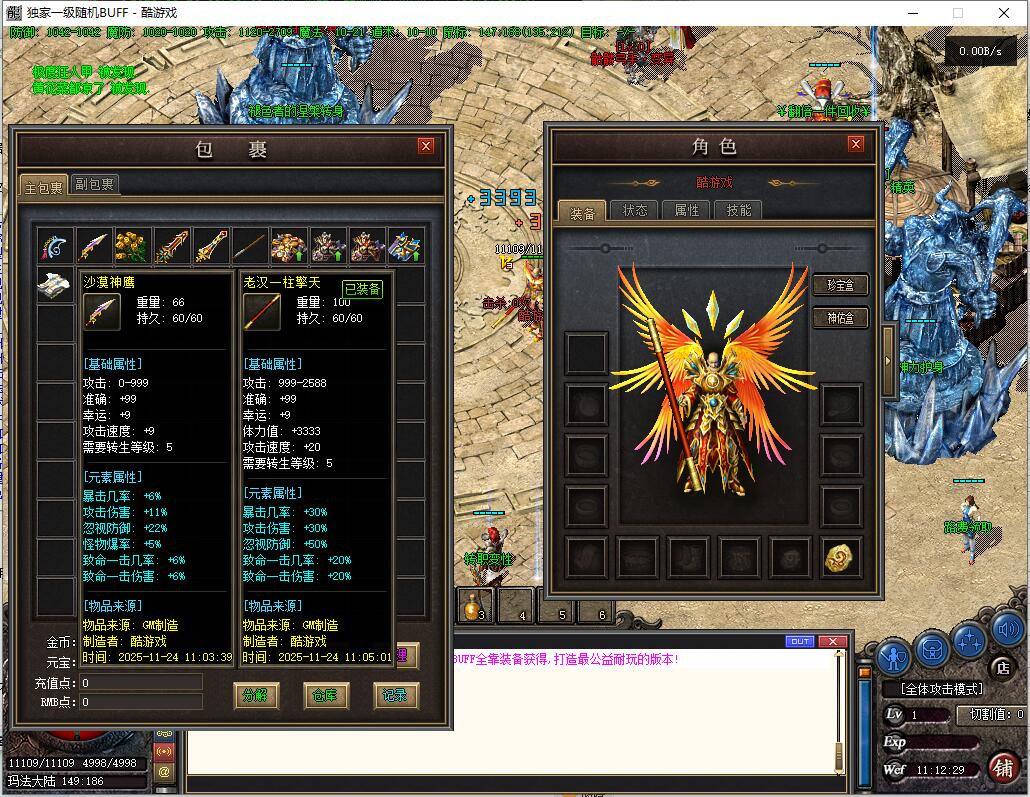Viewport: 1030px width, 797px height.
Task: Open the red 铺 stall button
Action: pyautogui.click(x=1001, y=766)
